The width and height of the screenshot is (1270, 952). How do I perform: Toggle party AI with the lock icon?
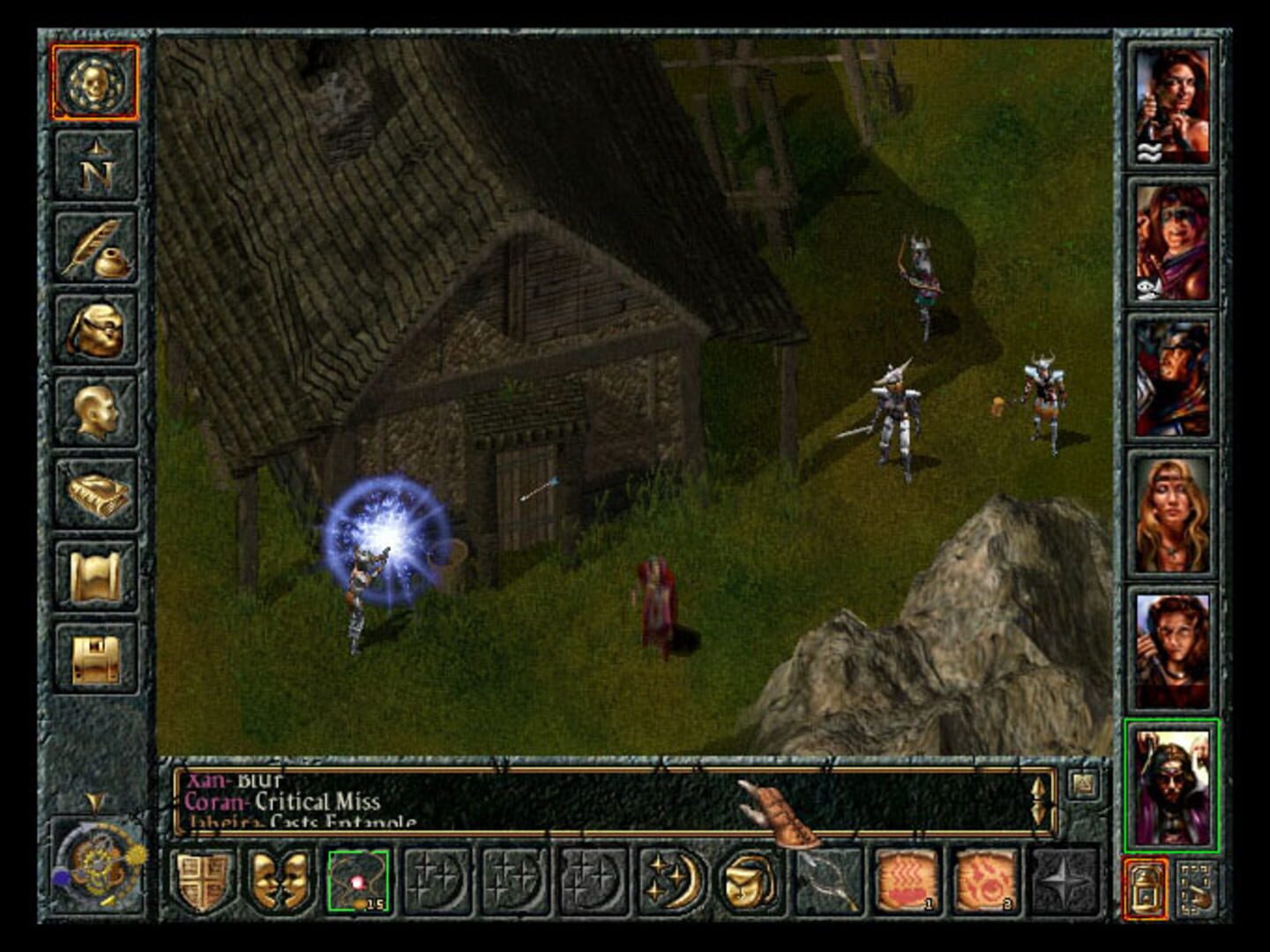coord(1145,886)
